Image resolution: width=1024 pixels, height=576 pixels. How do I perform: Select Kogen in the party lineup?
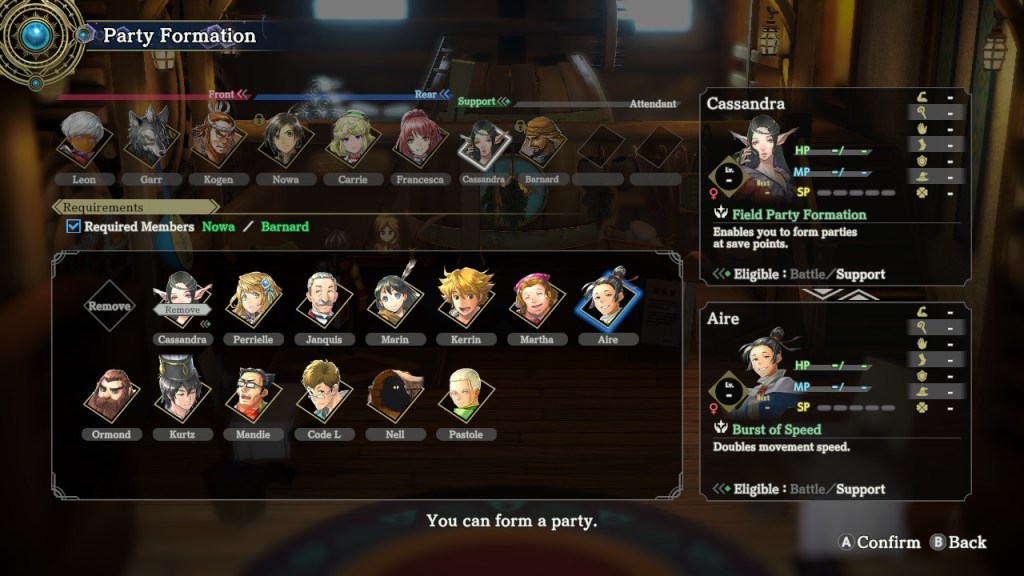(218, 139)
